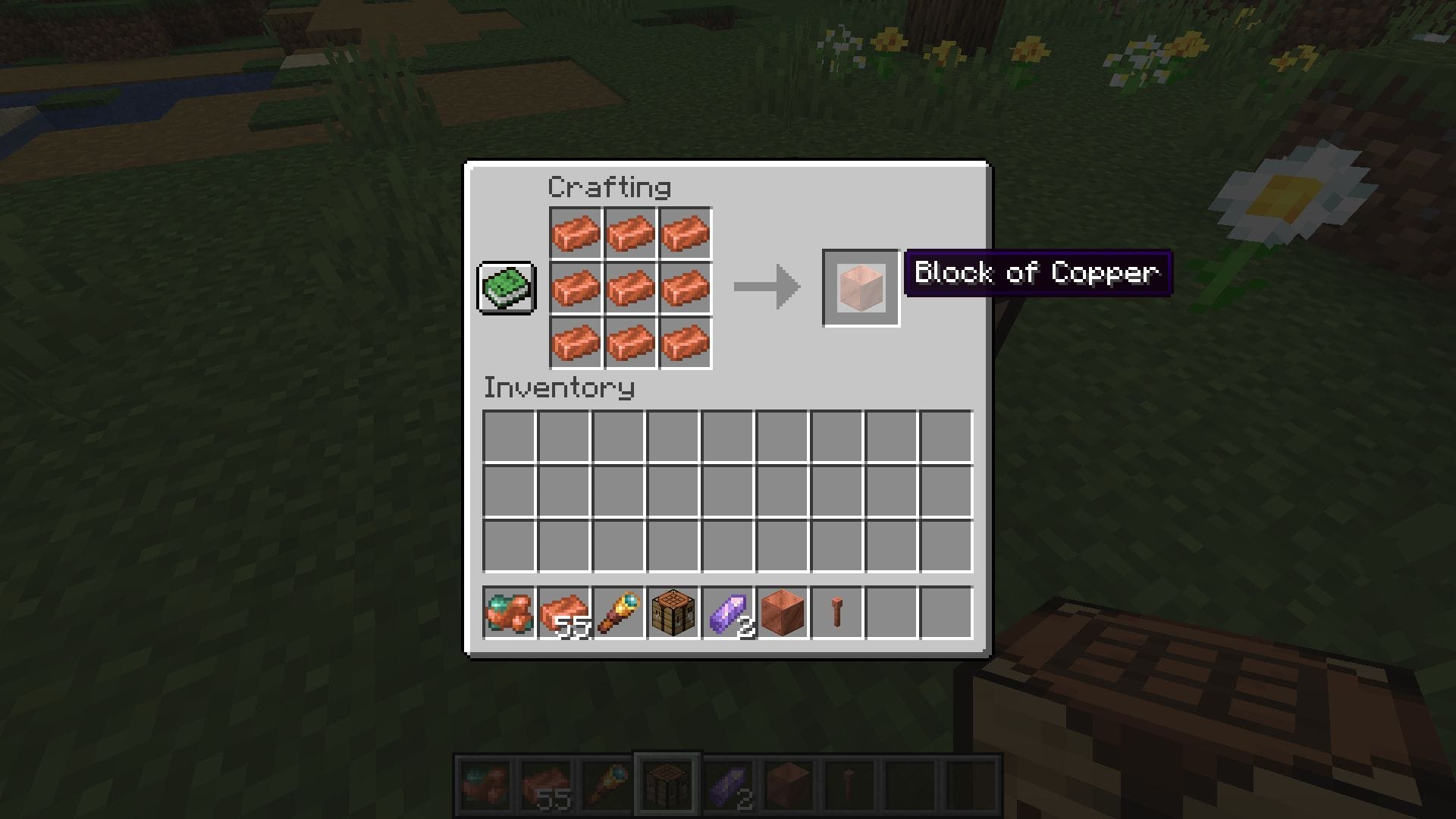Remove the bottom-right copper ingot from the grid
Image resolution: width=1456 pixels, height=819 pixels.
click(x=685, y=344)
